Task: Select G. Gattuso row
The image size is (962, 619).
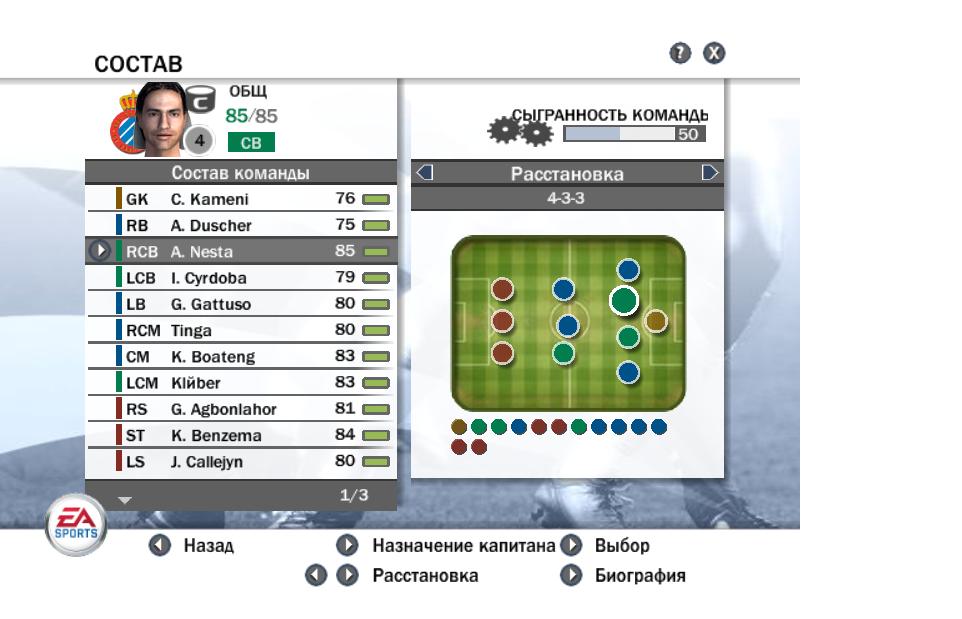Action: [240, 304]
